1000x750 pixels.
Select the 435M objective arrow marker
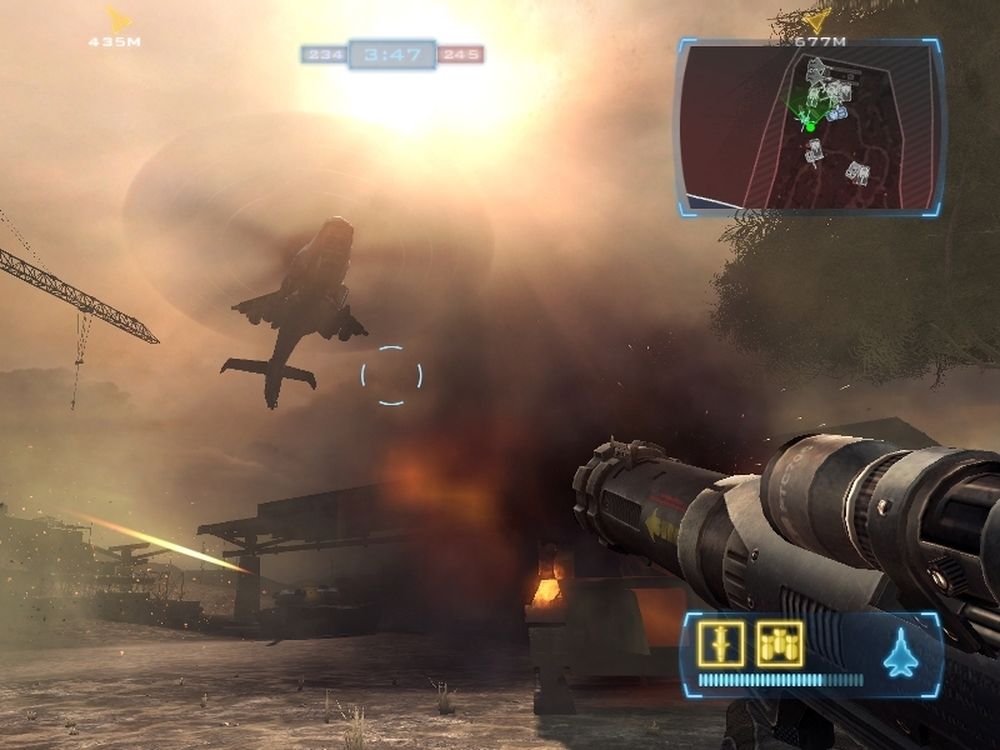click(x=118, y=20)
